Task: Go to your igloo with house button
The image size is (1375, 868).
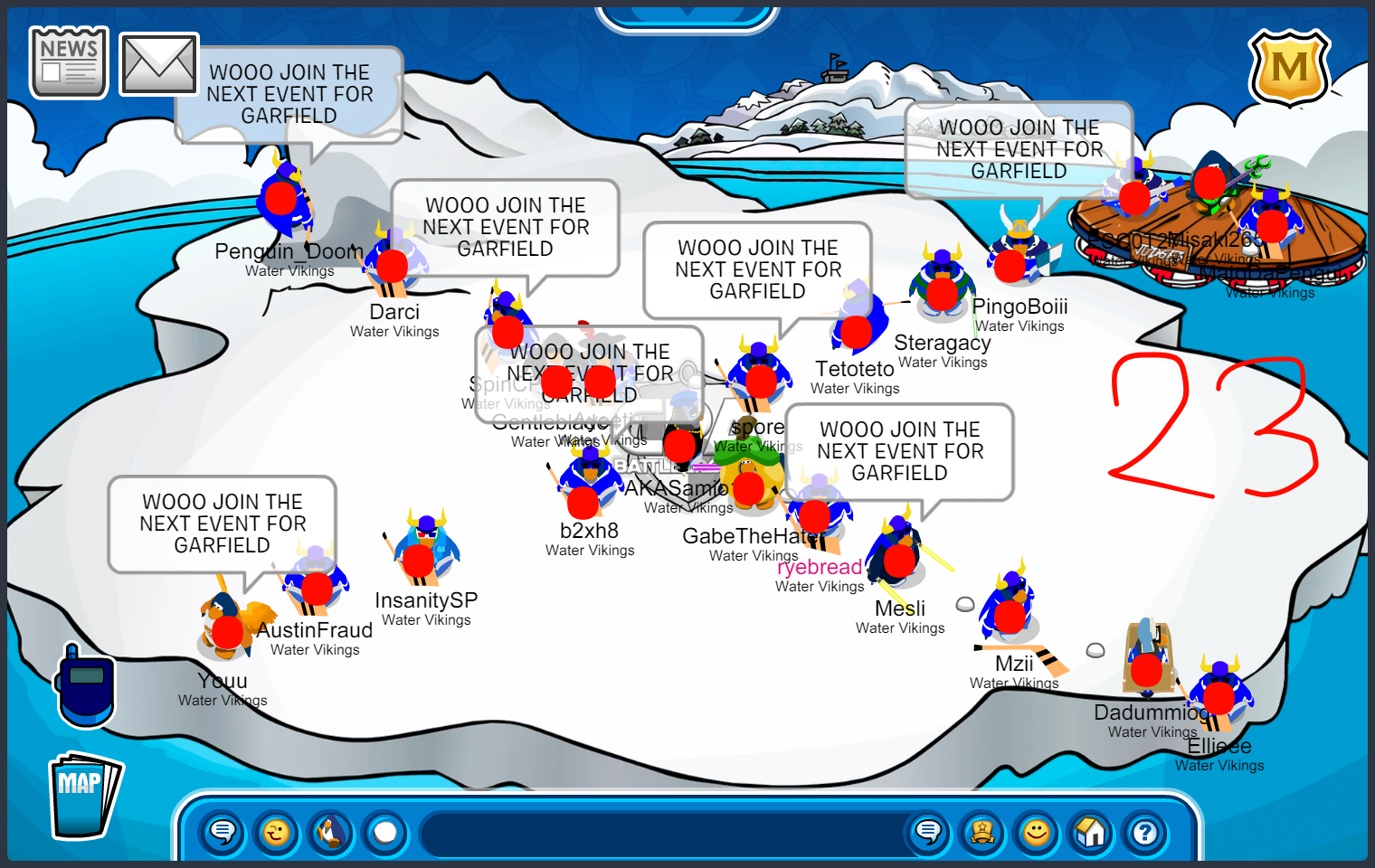Action: coord(1091,832)
